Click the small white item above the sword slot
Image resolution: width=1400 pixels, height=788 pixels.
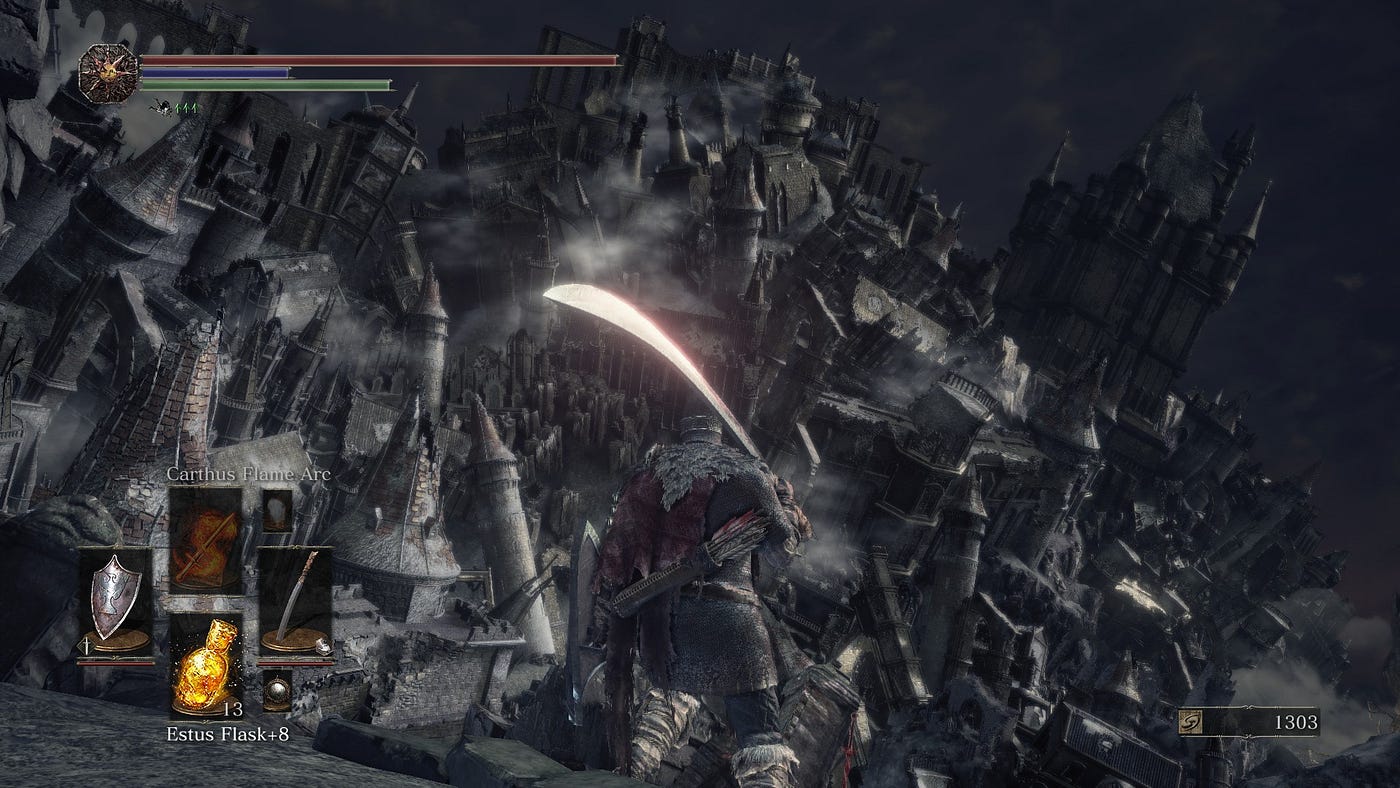coord(277,509)
